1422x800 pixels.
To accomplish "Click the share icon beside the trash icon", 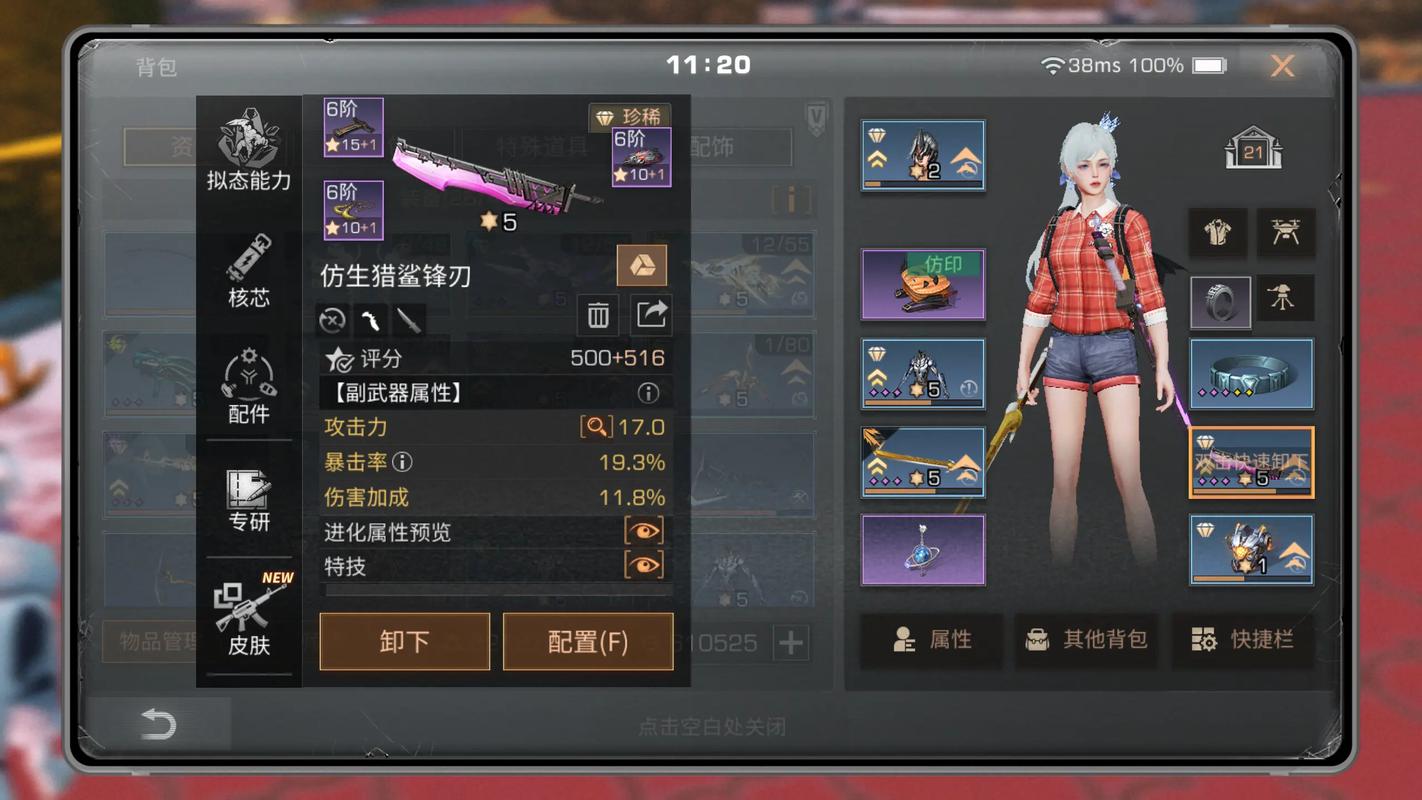I will pyautogui.click(x=652, y=315).
